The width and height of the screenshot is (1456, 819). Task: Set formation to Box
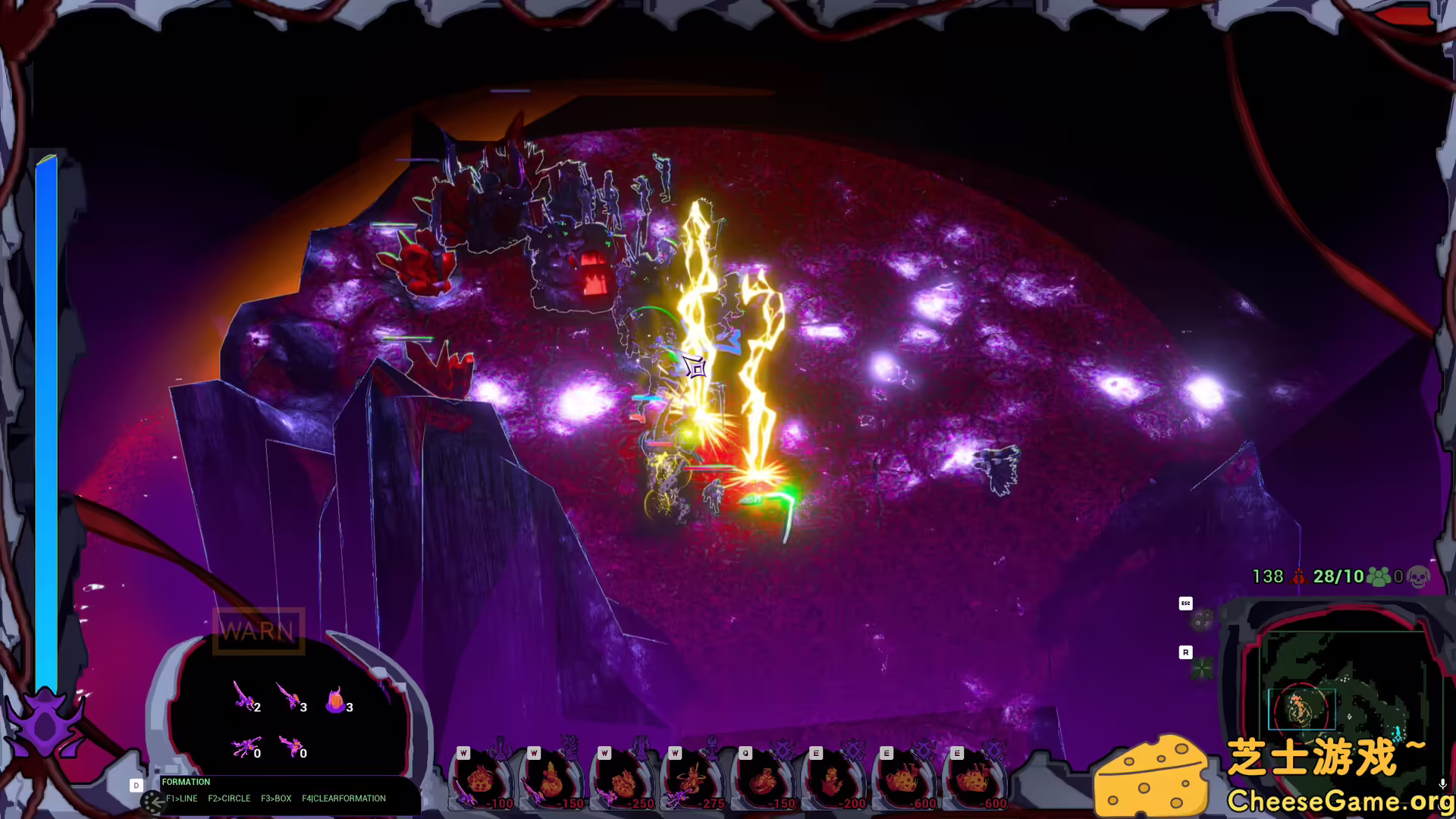tap(276, 799)
